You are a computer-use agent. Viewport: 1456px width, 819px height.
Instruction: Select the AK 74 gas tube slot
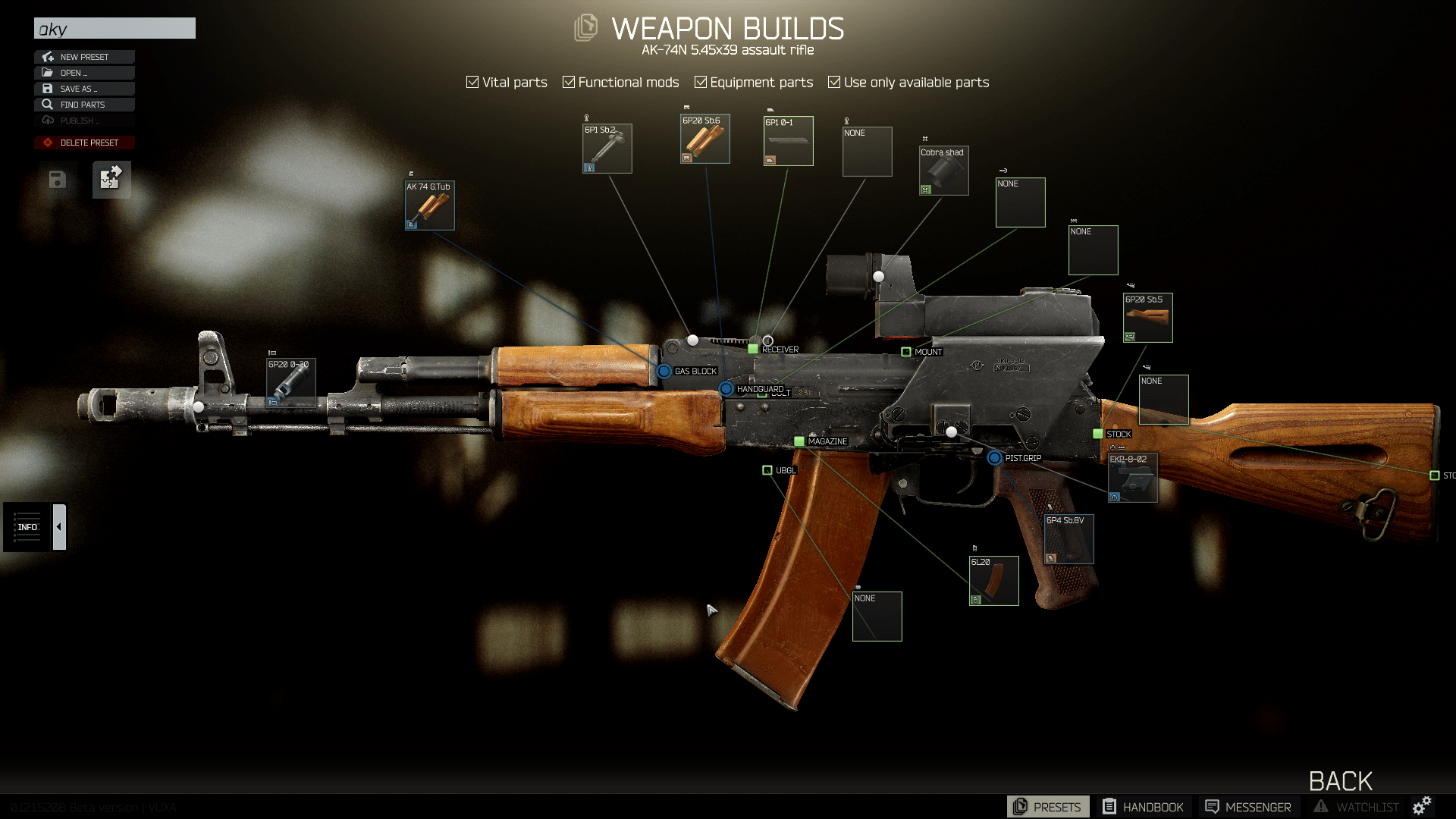430,206
